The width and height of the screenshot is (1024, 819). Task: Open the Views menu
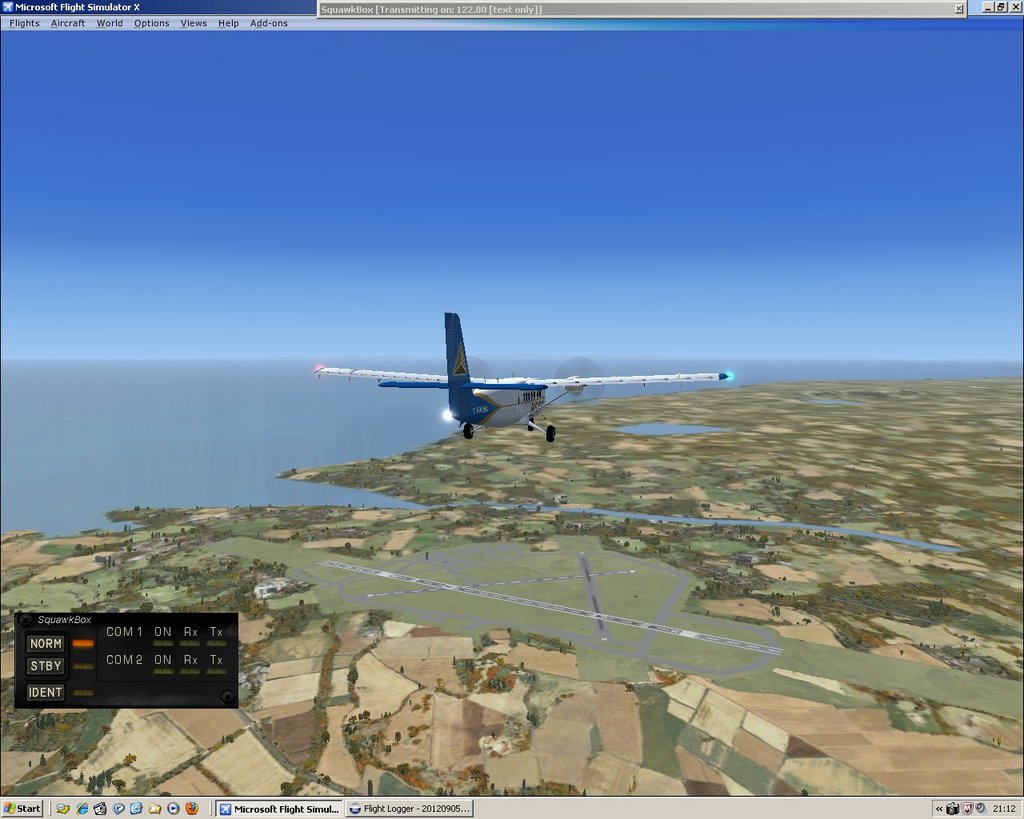tap(194, 23)
